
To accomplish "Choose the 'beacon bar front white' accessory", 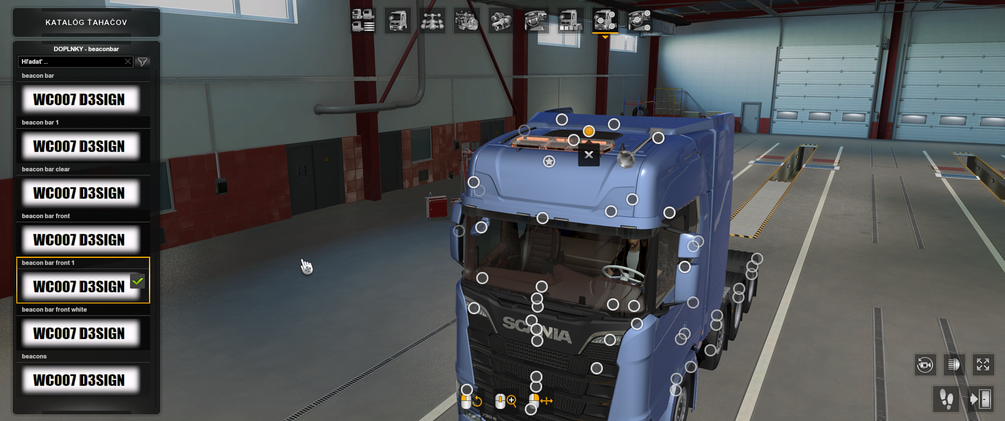I will [80, 333].
